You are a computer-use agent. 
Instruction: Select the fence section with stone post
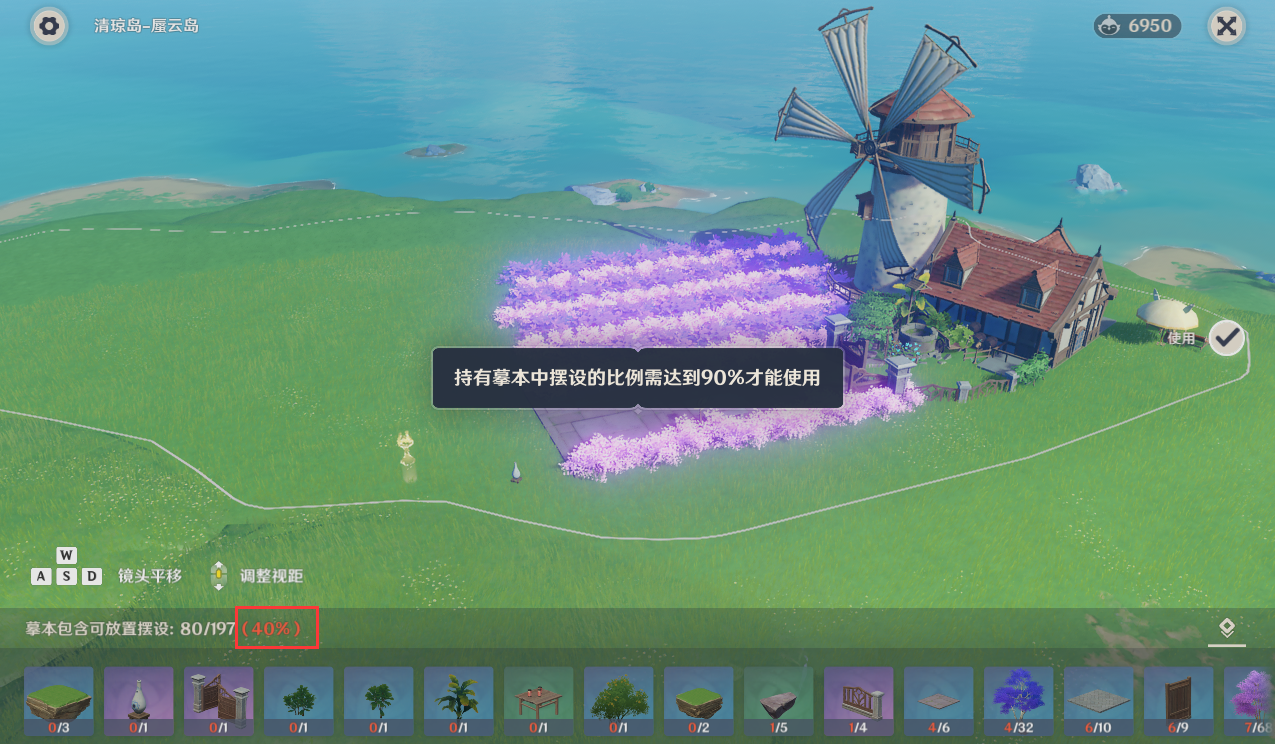(859, 702)
